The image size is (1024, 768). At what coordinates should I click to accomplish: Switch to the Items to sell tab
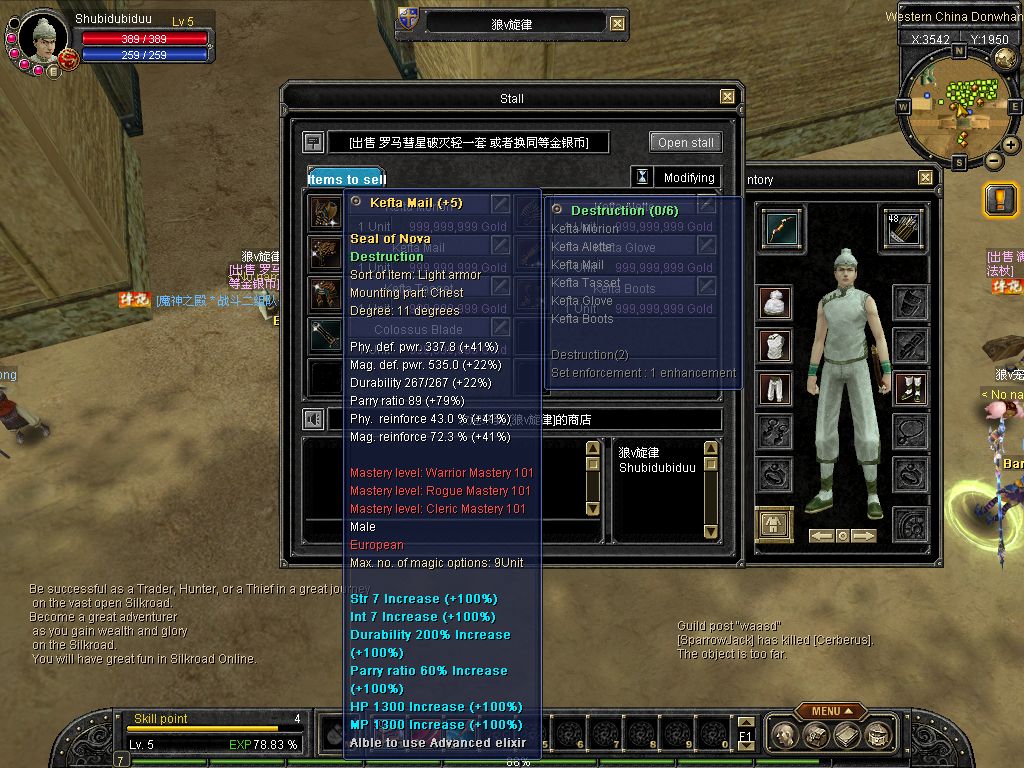346,179
